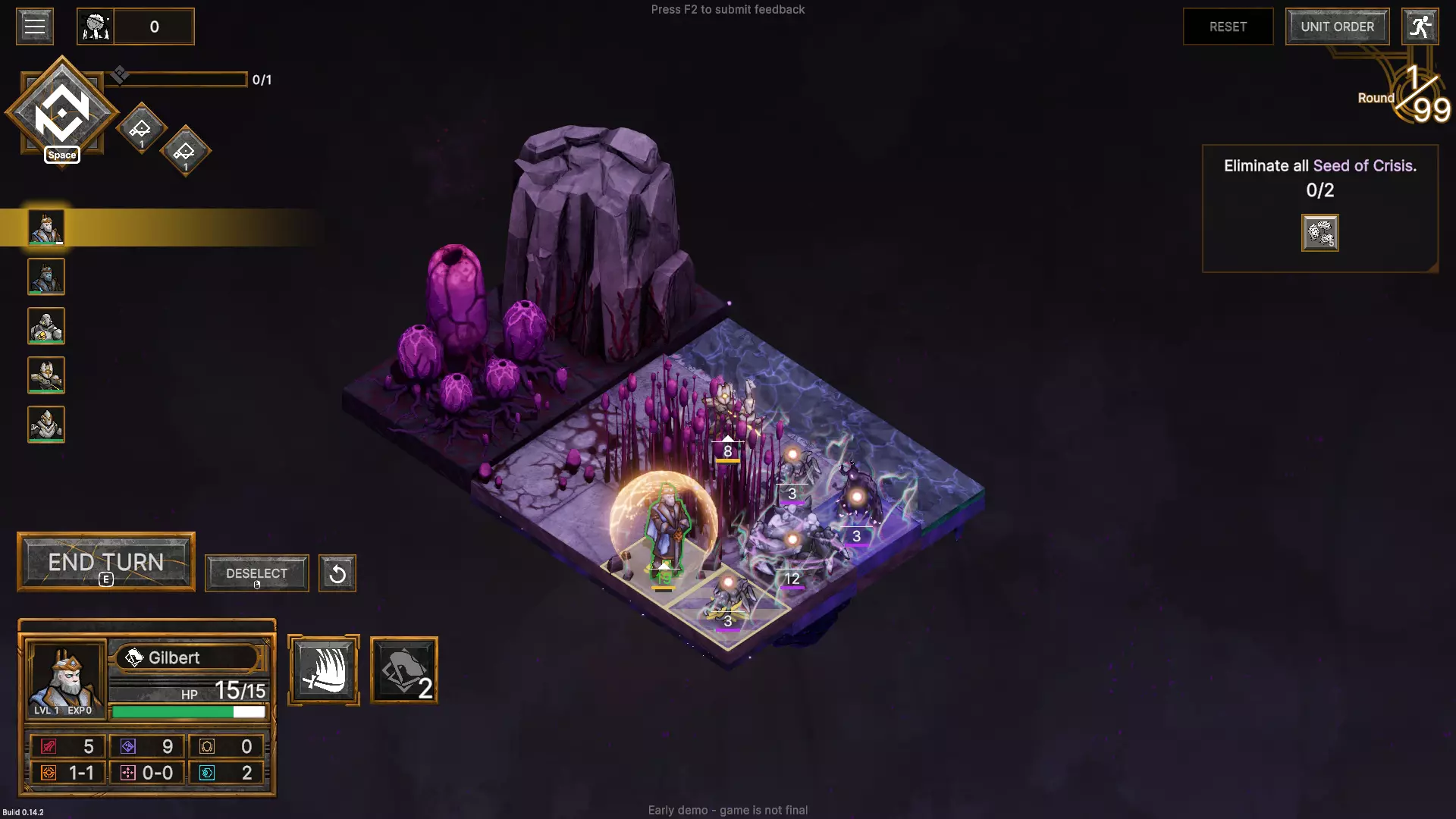Click the circular undo arrow button

pyautogui.click(x=337, y=573)
